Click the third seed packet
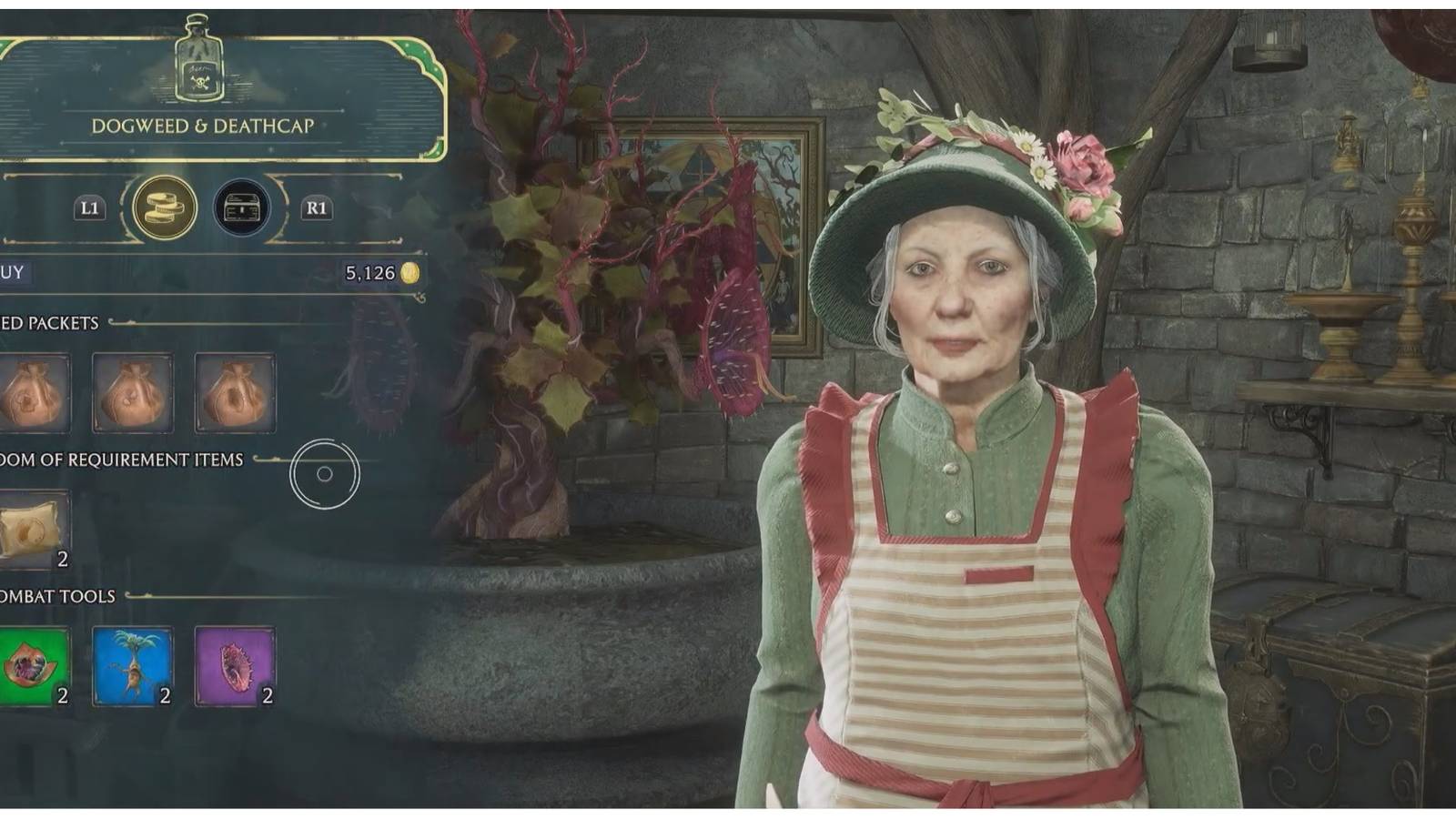 (237, 393)
